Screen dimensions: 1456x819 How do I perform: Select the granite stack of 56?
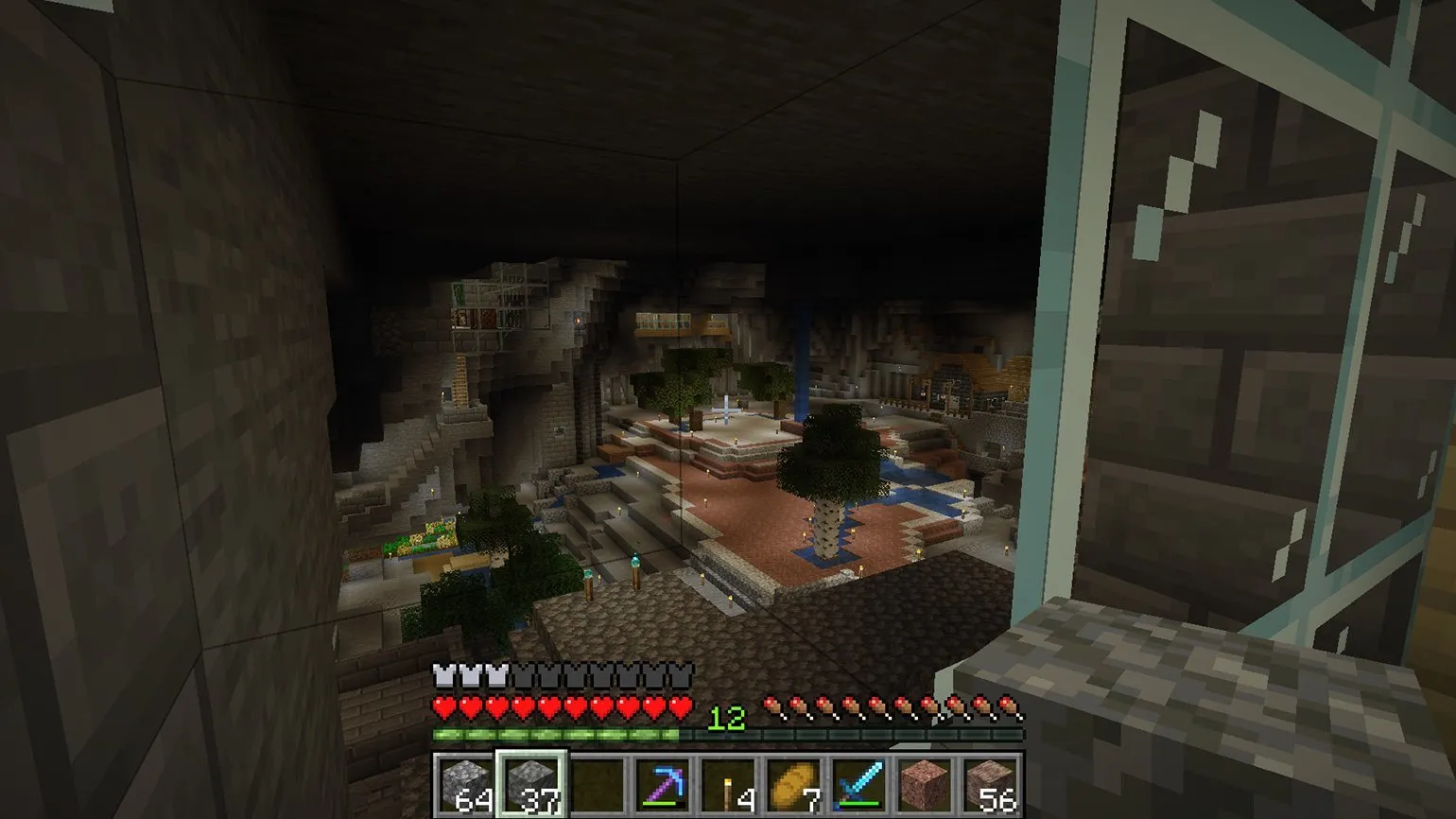coord(990,784)
